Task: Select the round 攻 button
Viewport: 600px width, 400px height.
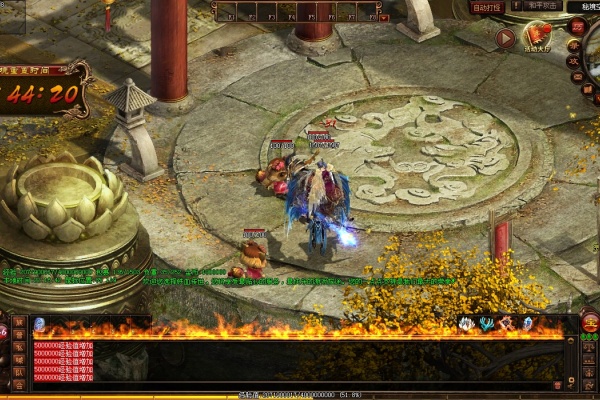Action: [x=574, y=60]
